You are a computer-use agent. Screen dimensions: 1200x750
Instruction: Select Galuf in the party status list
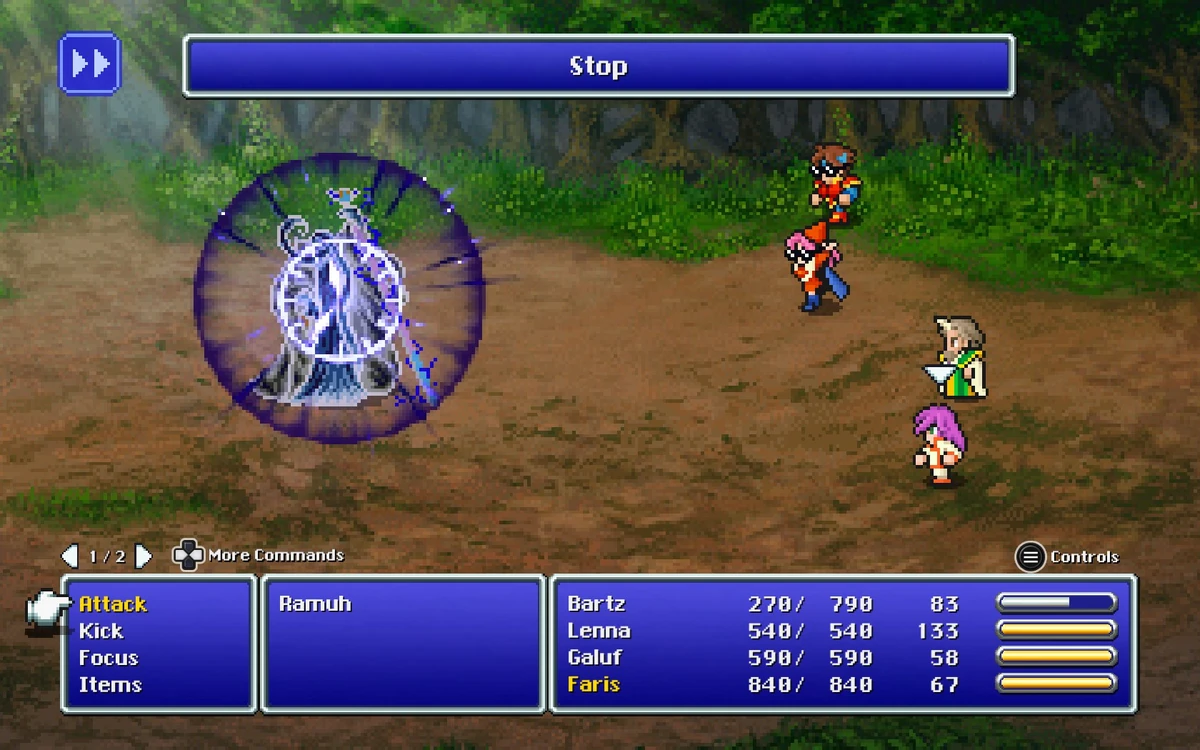coord(595,658)
